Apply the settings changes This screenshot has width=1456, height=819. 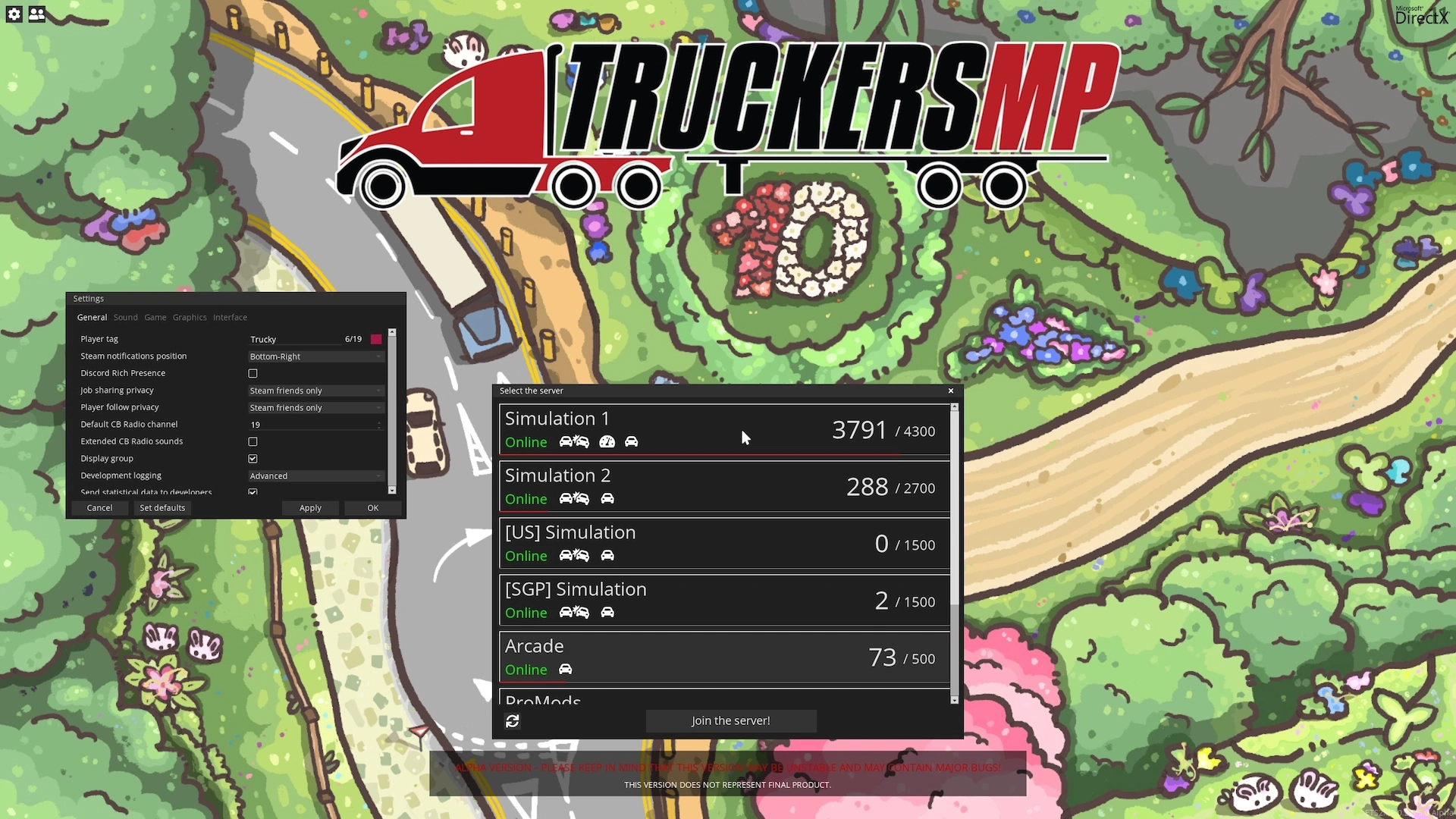point(310,508)
